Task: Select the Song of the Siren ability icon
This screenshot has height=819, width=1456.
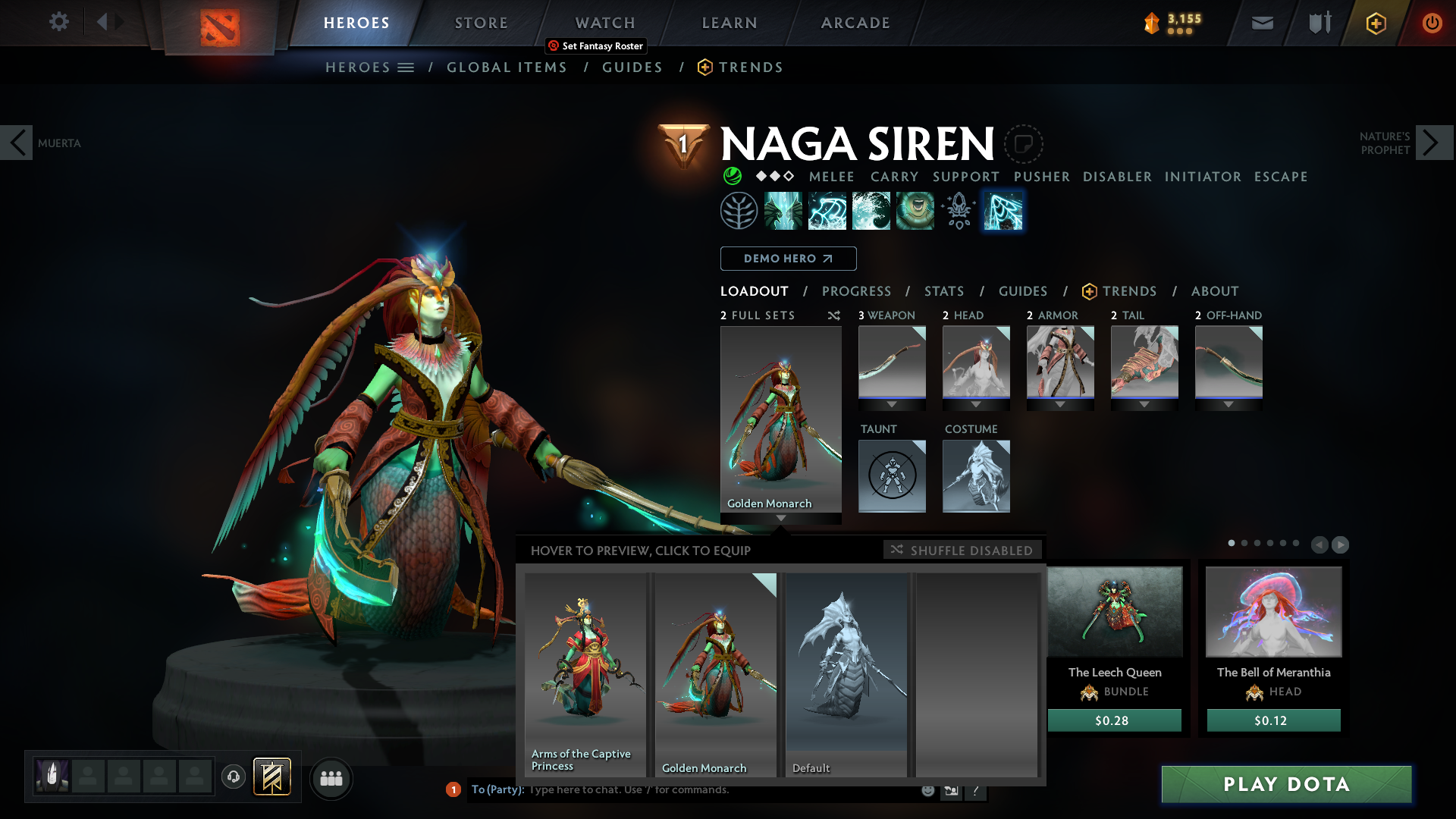Action: 915,210
